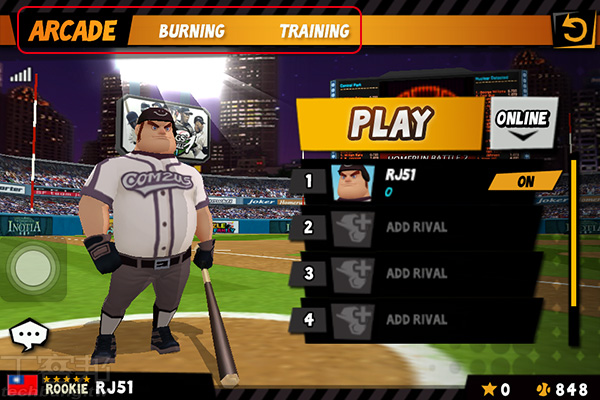The width and height of the screenshot is (600, 400).
Task: Toggle the ON switch for RJ51
Action: (524, 182)
